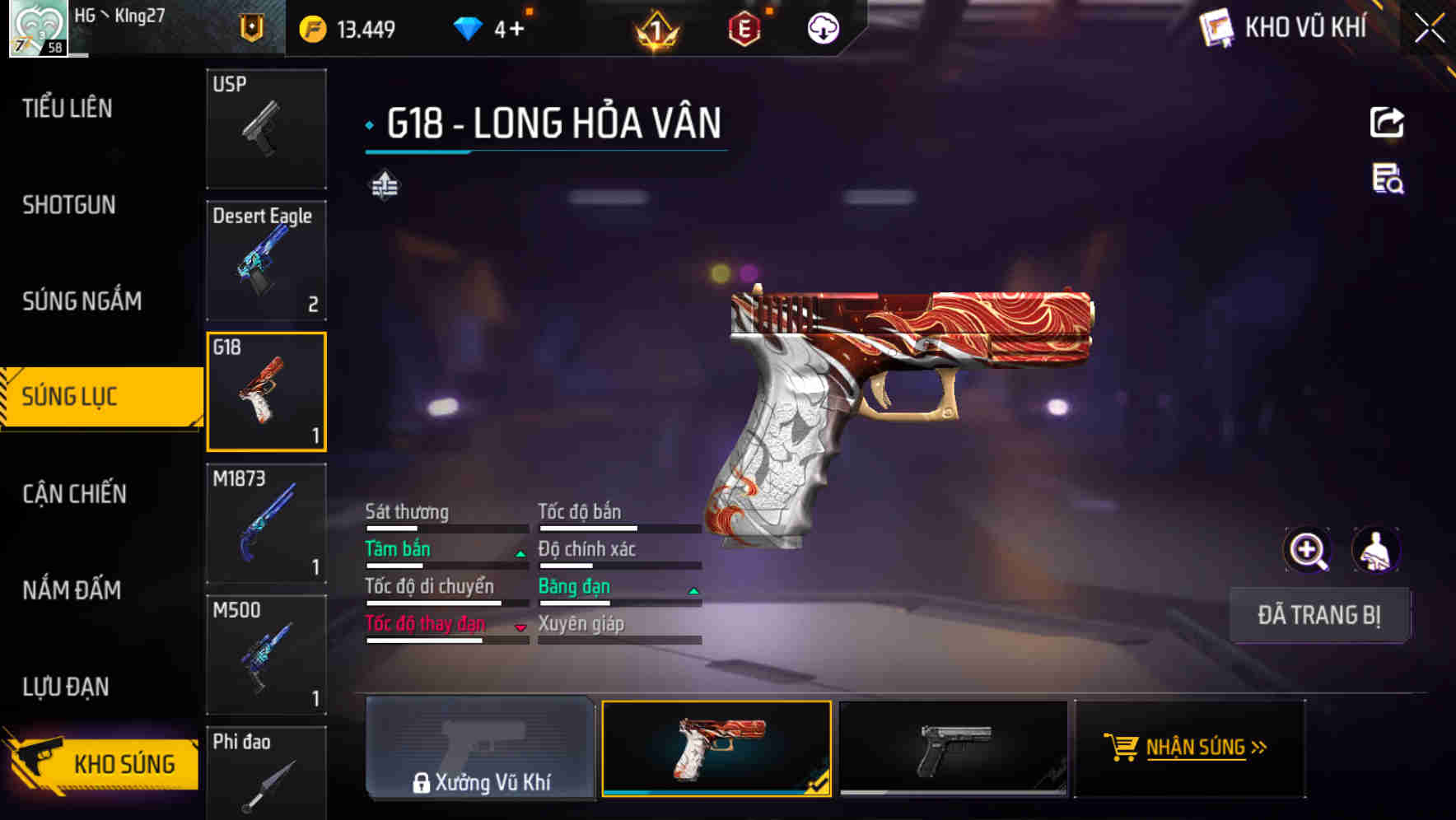Switch to the Nắm Đấm category
Screen dimensions: 1456x820
pyautogui.click(x=72, y=589)
